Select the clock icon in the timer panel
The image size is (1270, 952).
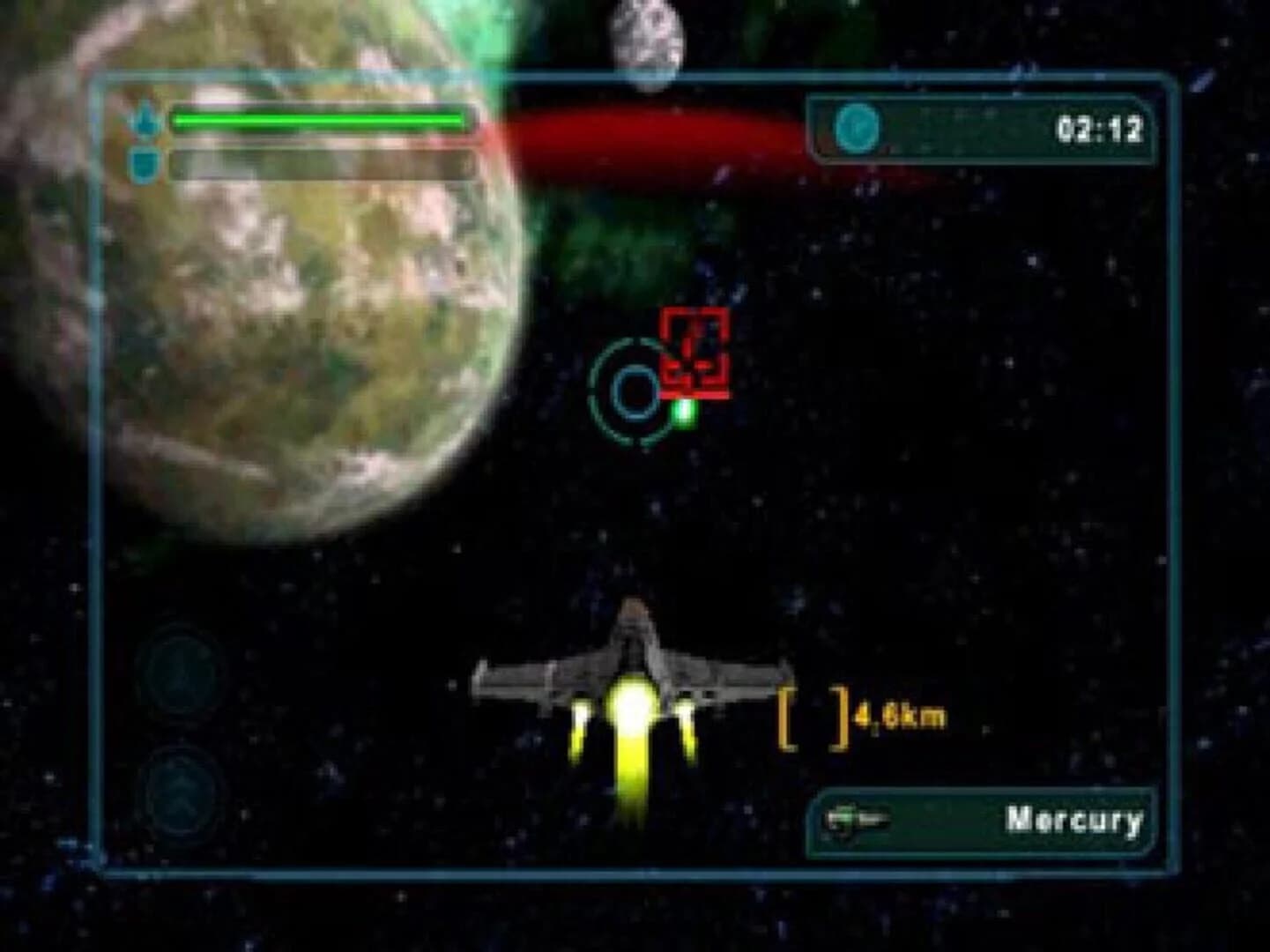point(859,125)
